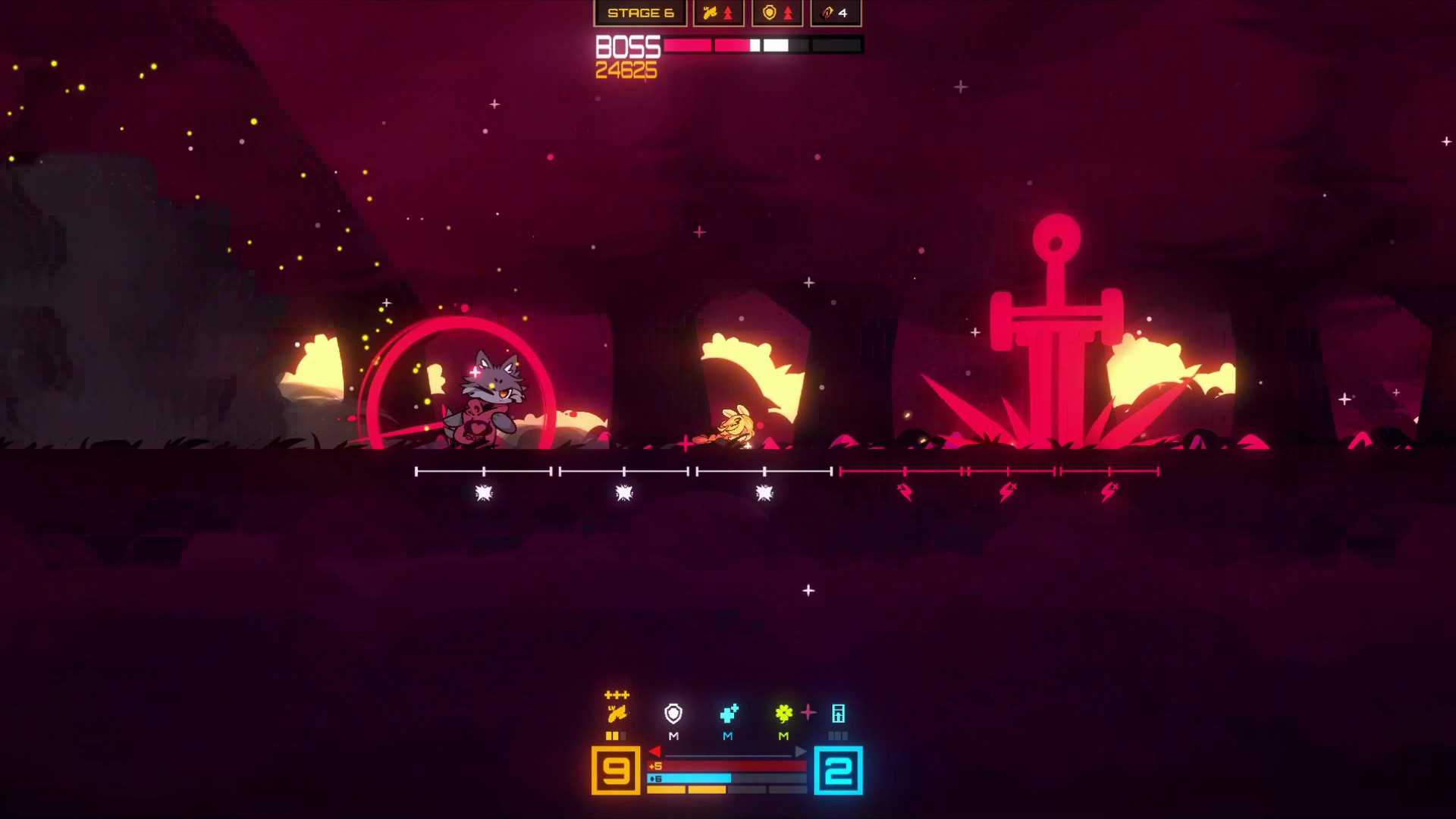This screenshot has width=1456, height=819.
Task: Select the LV weapon icon above the yellow 9
Action: 617,714
